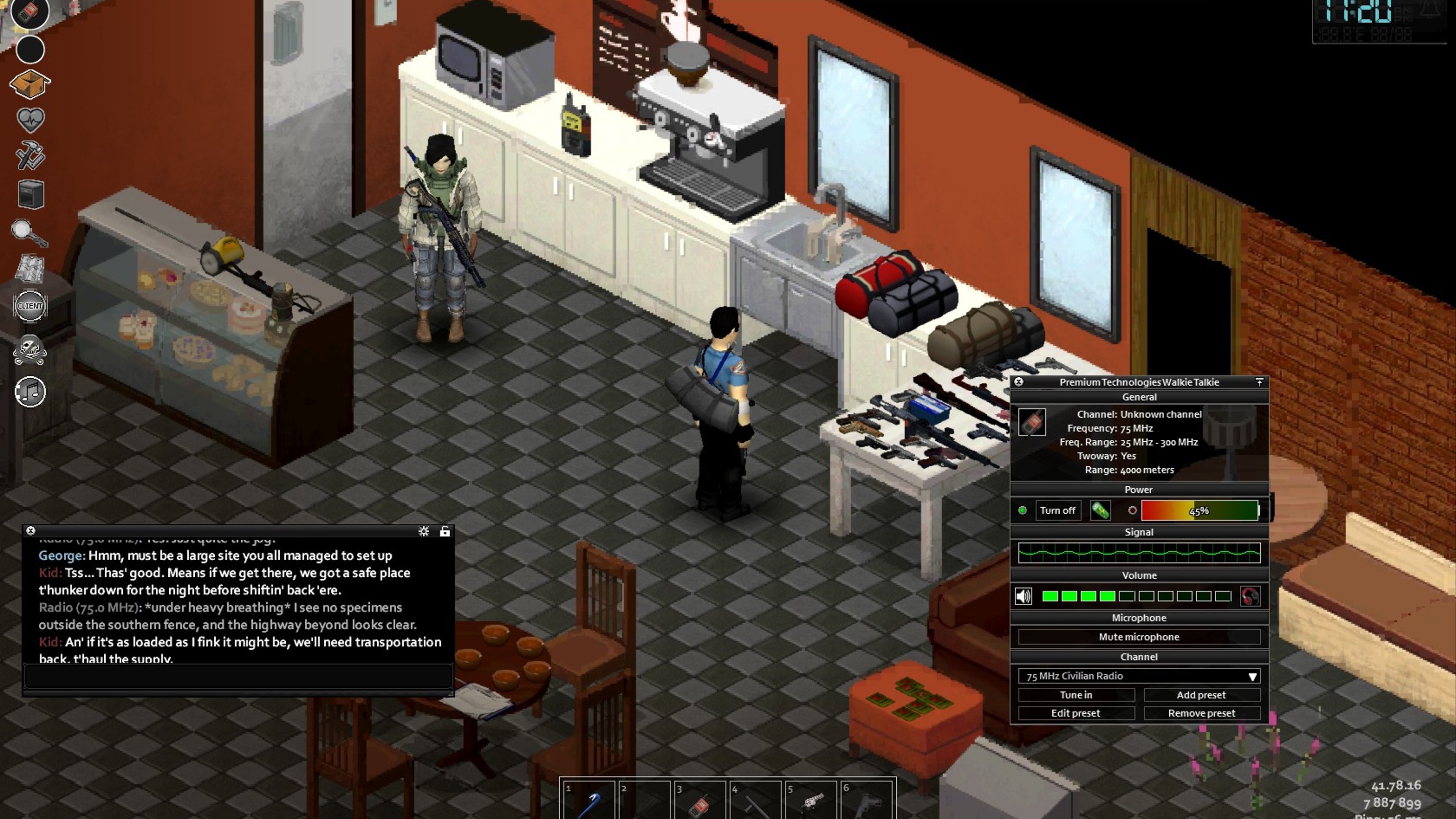Open the folded map icon
This screenshot has width=1456, height=819.
(x=29, y=268)
